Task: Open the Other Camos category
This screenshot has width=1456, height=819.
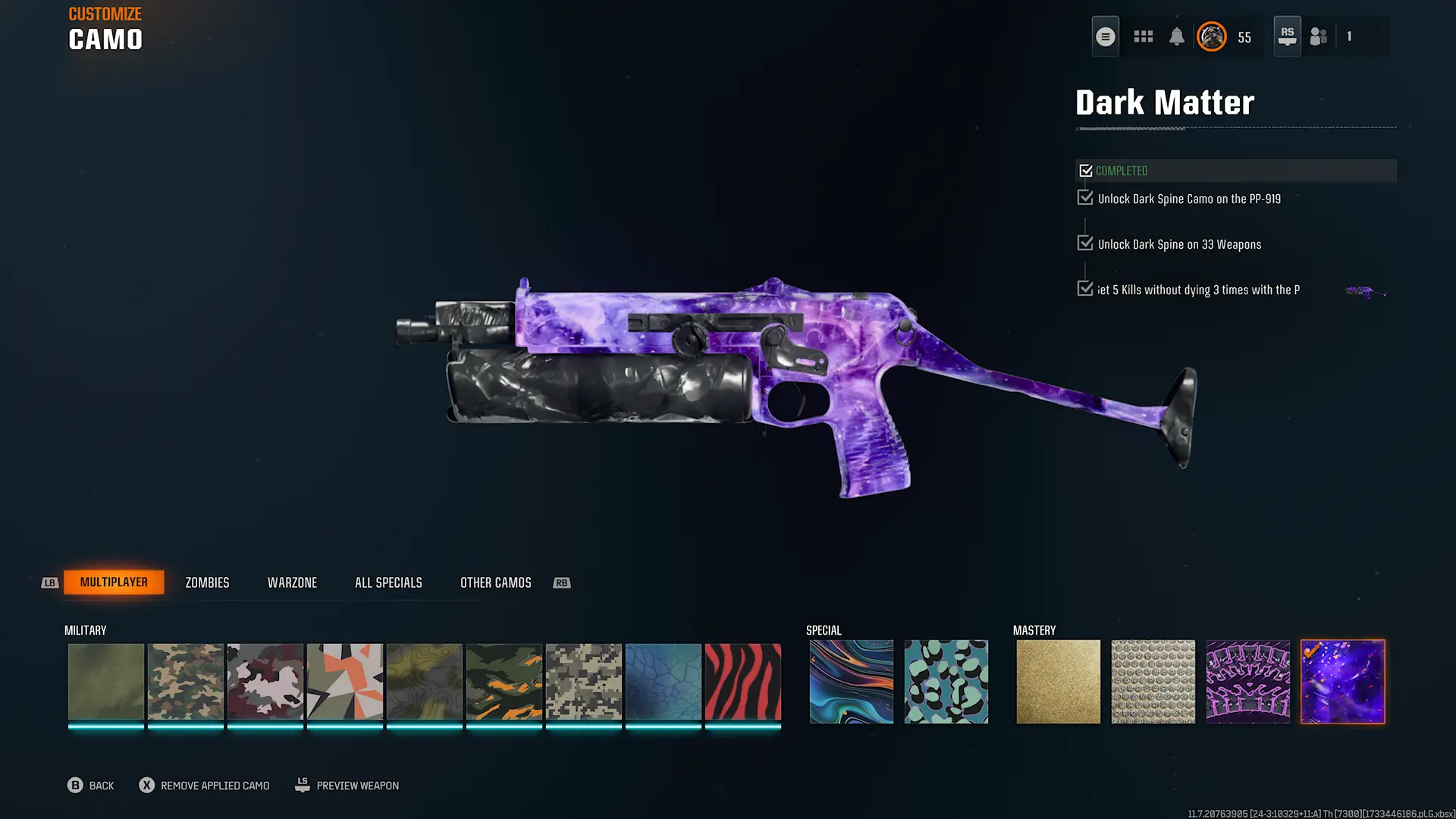Action: tap(494, 582)
